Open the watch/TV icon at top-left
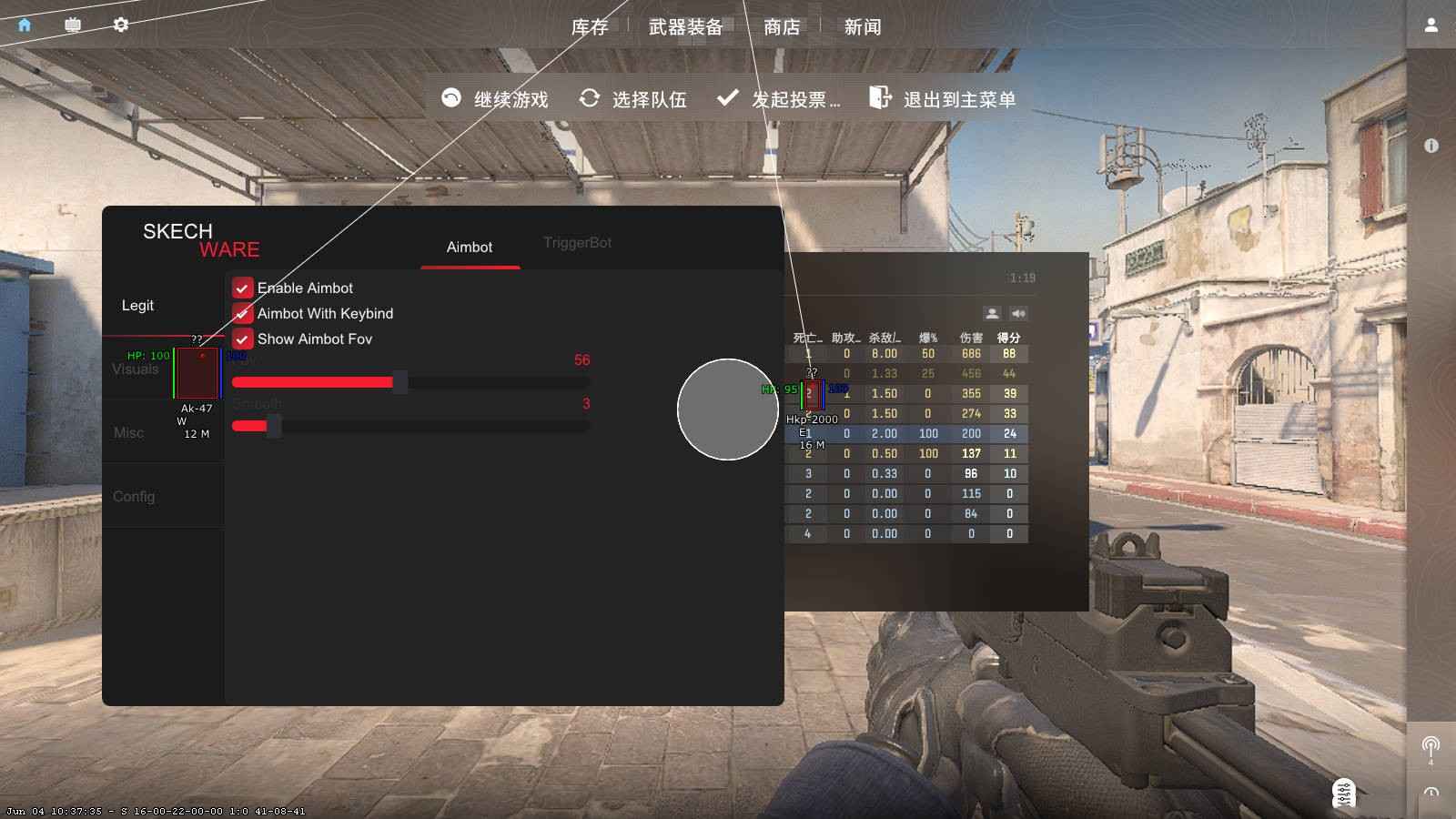Screen dimensions: 1456x819 coord(72,25)
